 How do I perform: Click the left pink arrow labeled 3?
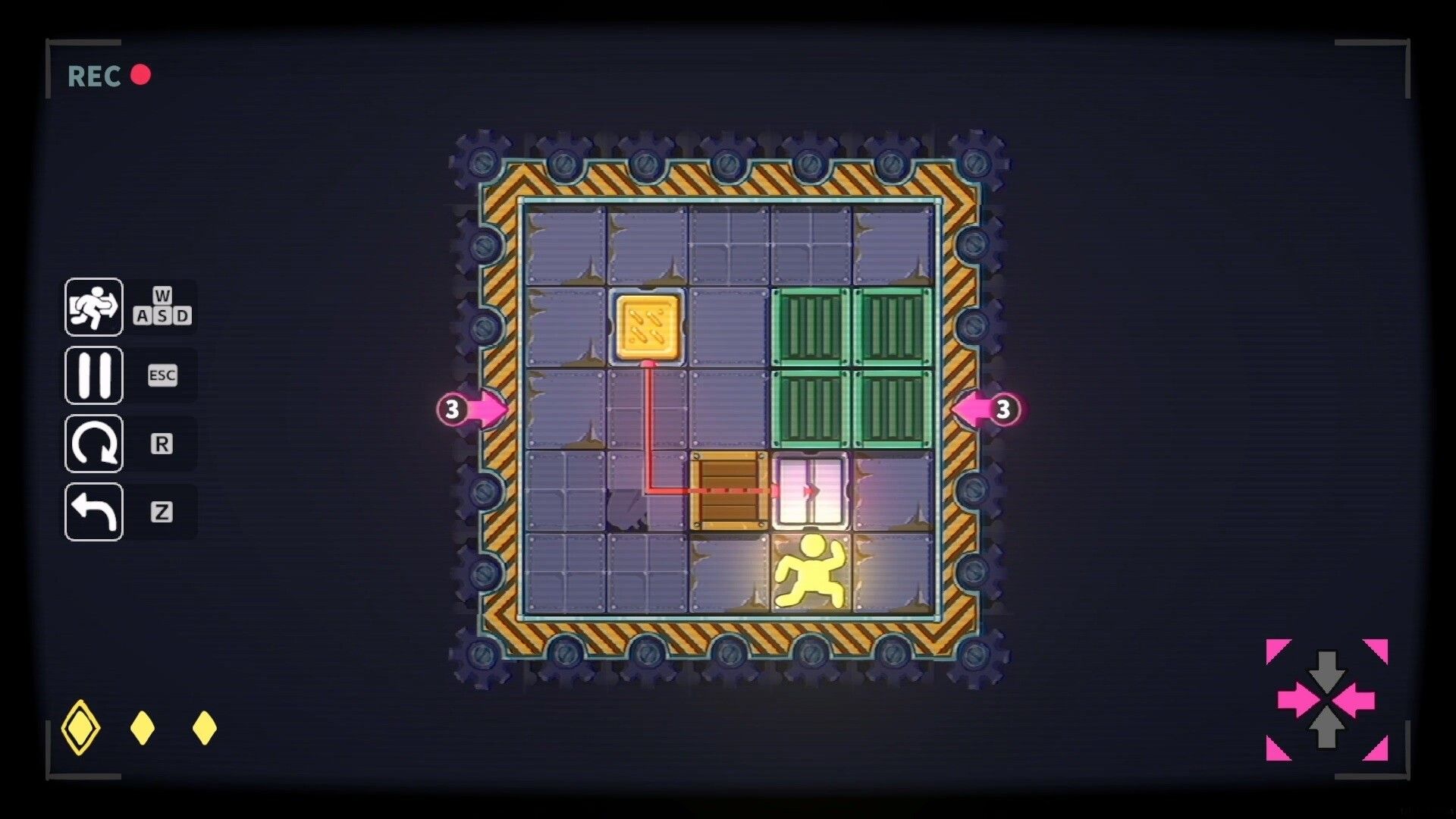point(468,410)
